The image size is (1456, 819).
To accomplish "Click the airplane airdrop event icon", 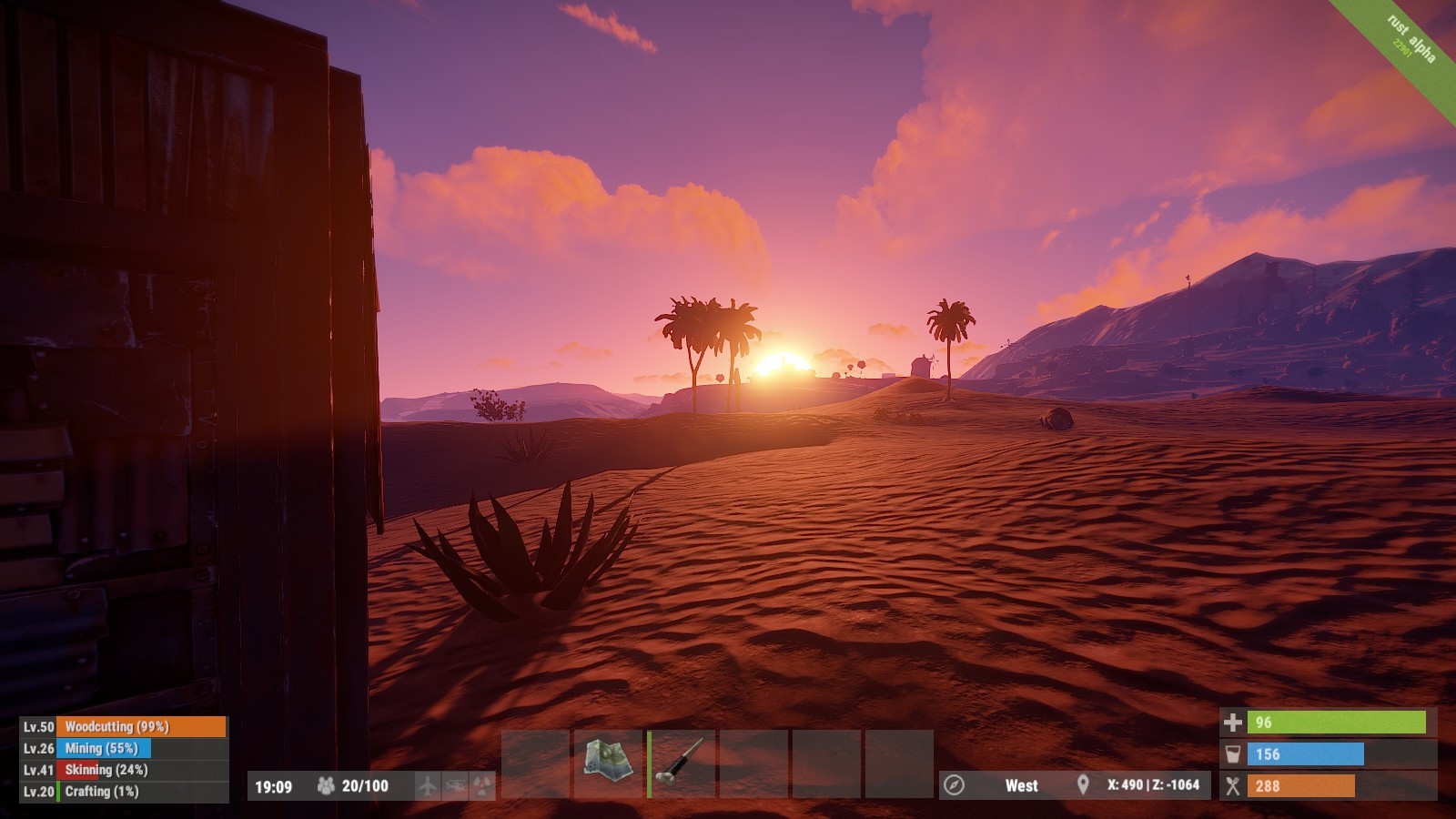I will point(427,785).
